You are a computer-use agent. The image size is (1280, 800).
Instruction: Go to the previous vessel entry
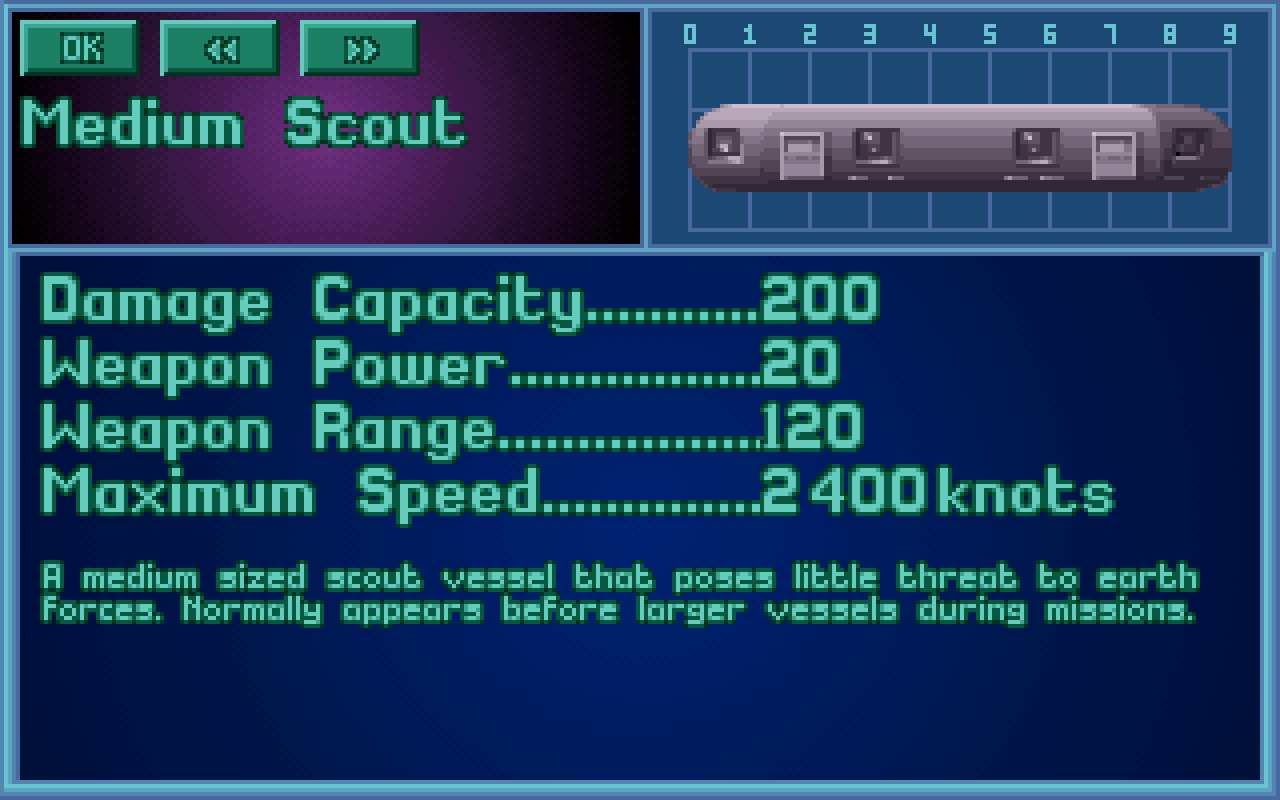coord(219,47)
